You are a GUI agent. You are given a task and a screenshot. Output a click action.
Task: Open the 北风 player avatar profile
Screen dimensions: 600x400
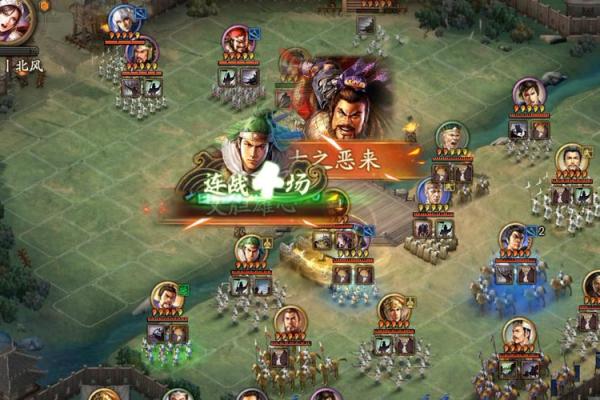[14, 20]
